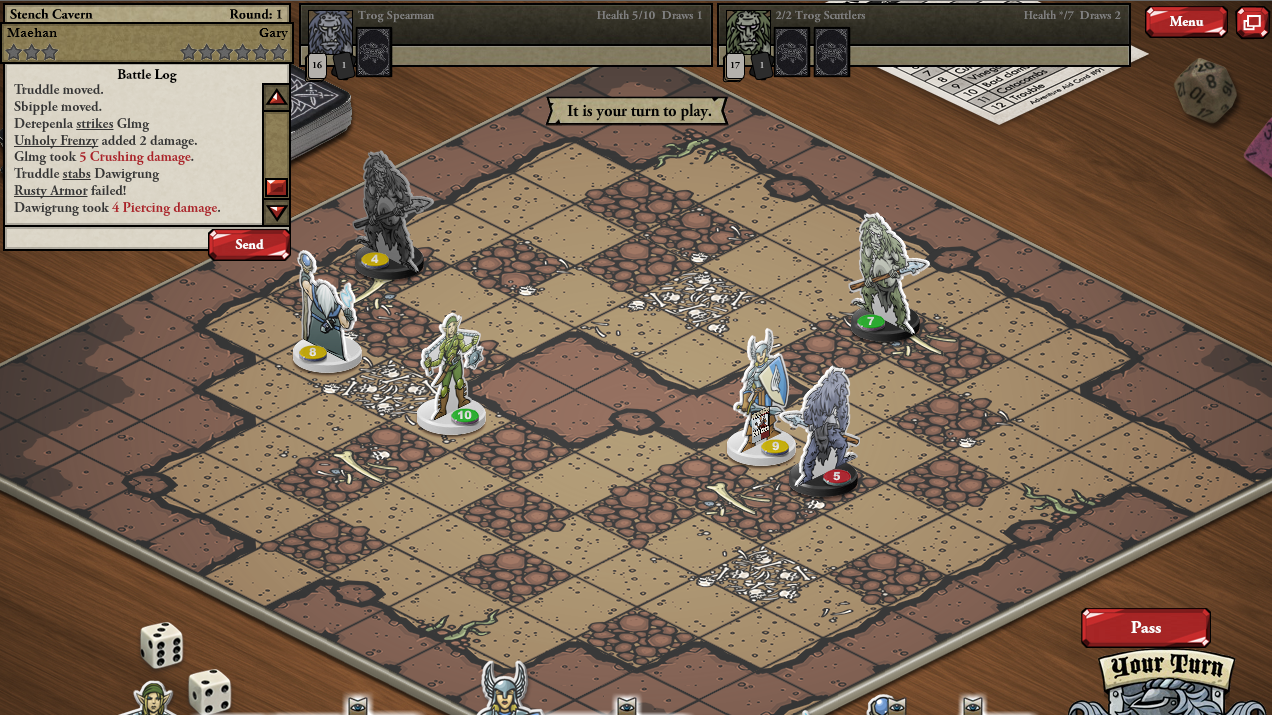This screenshot has width=1272, height=715.
Task: Click the Battle Log down arrow
Action: [276, 212]
